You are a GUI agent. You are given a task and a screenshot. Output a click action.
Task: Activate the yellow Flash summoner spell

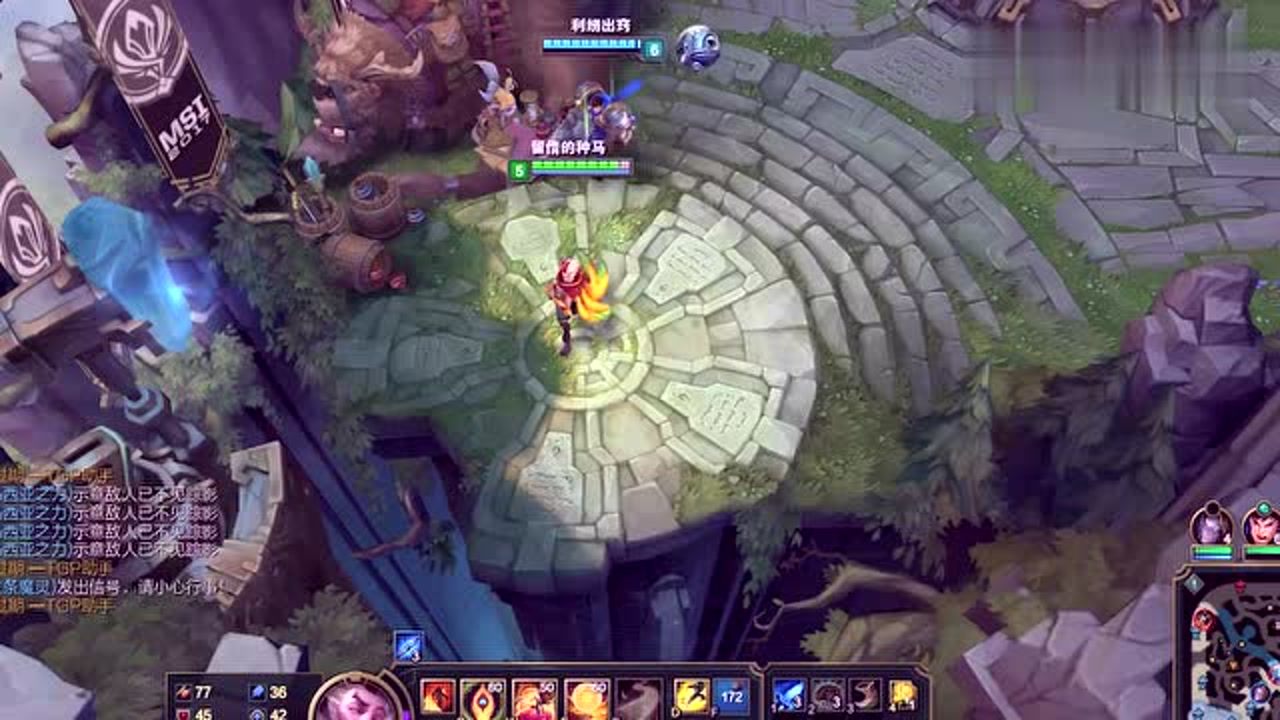(x=691, y=697)
